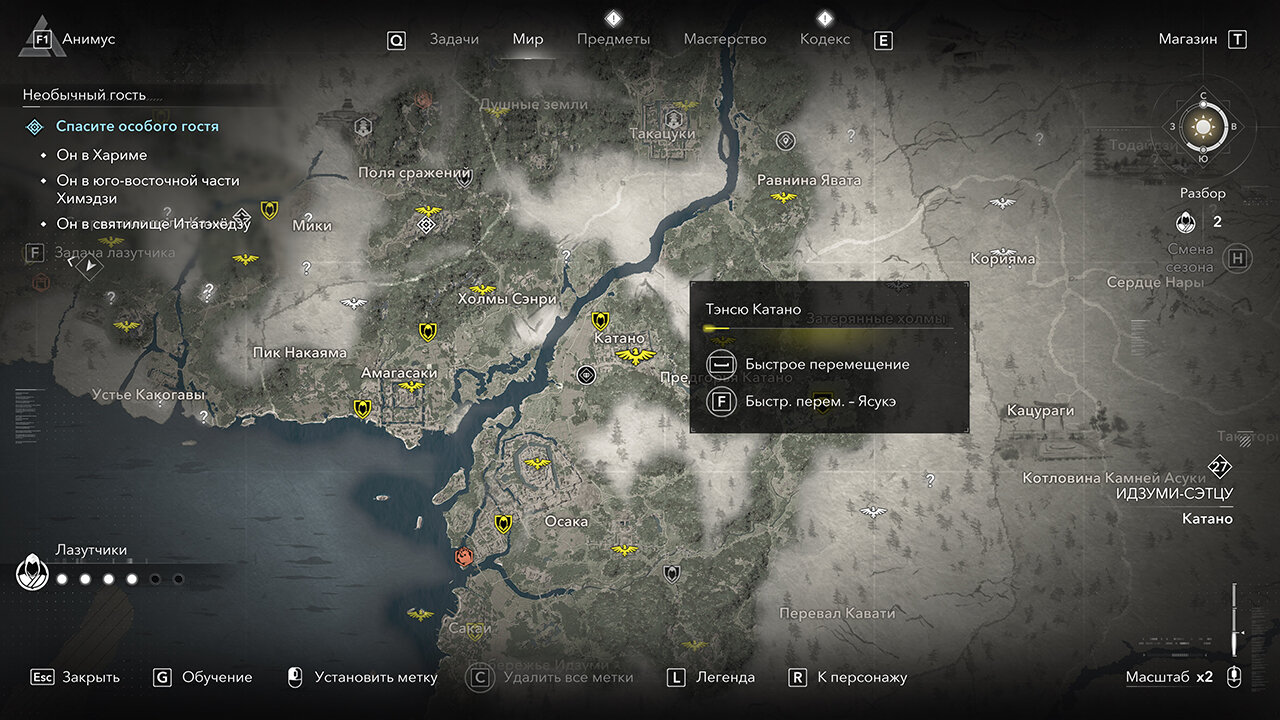Select the Холмы Сэнри viewpoint marker
Screen dimensions: 1280x720
tap(482, 289)
